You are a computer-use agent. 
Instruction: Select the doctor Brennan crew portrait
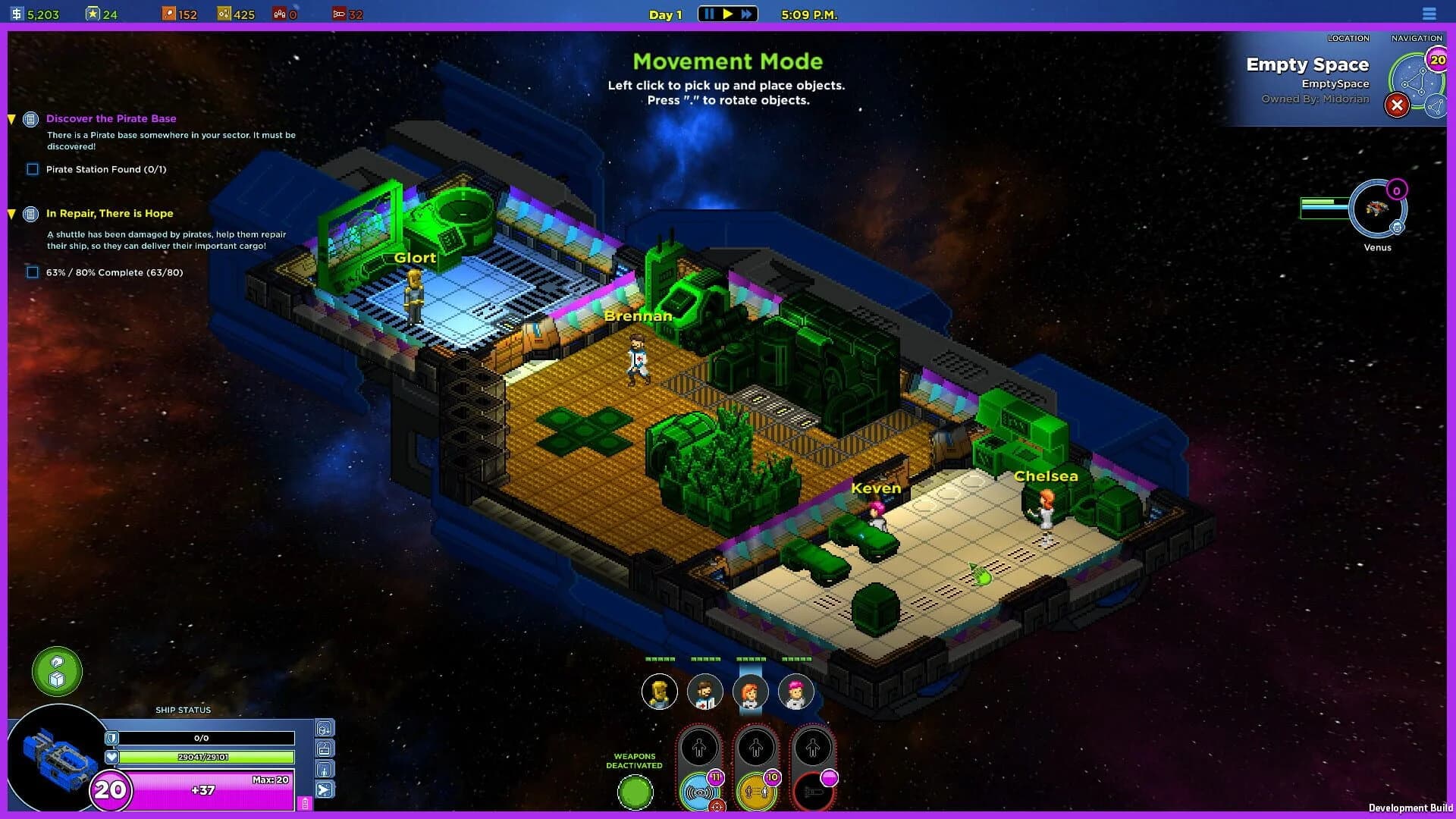704,692
